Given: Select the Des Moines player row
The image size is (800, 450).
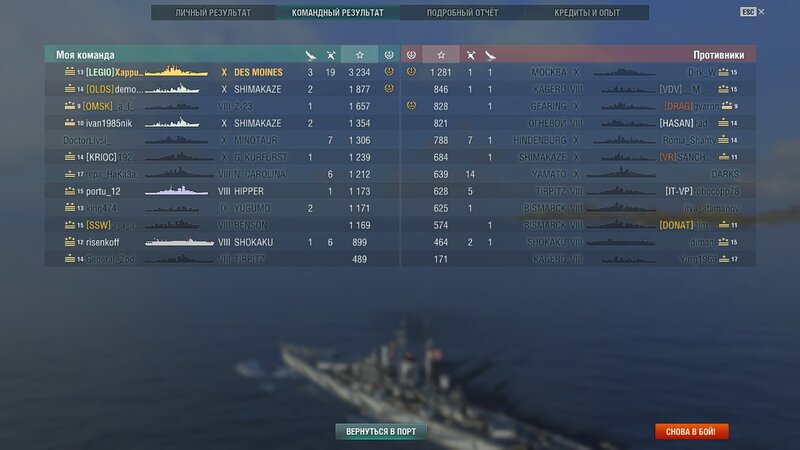Looking at the screenshot, I should 220,72.
